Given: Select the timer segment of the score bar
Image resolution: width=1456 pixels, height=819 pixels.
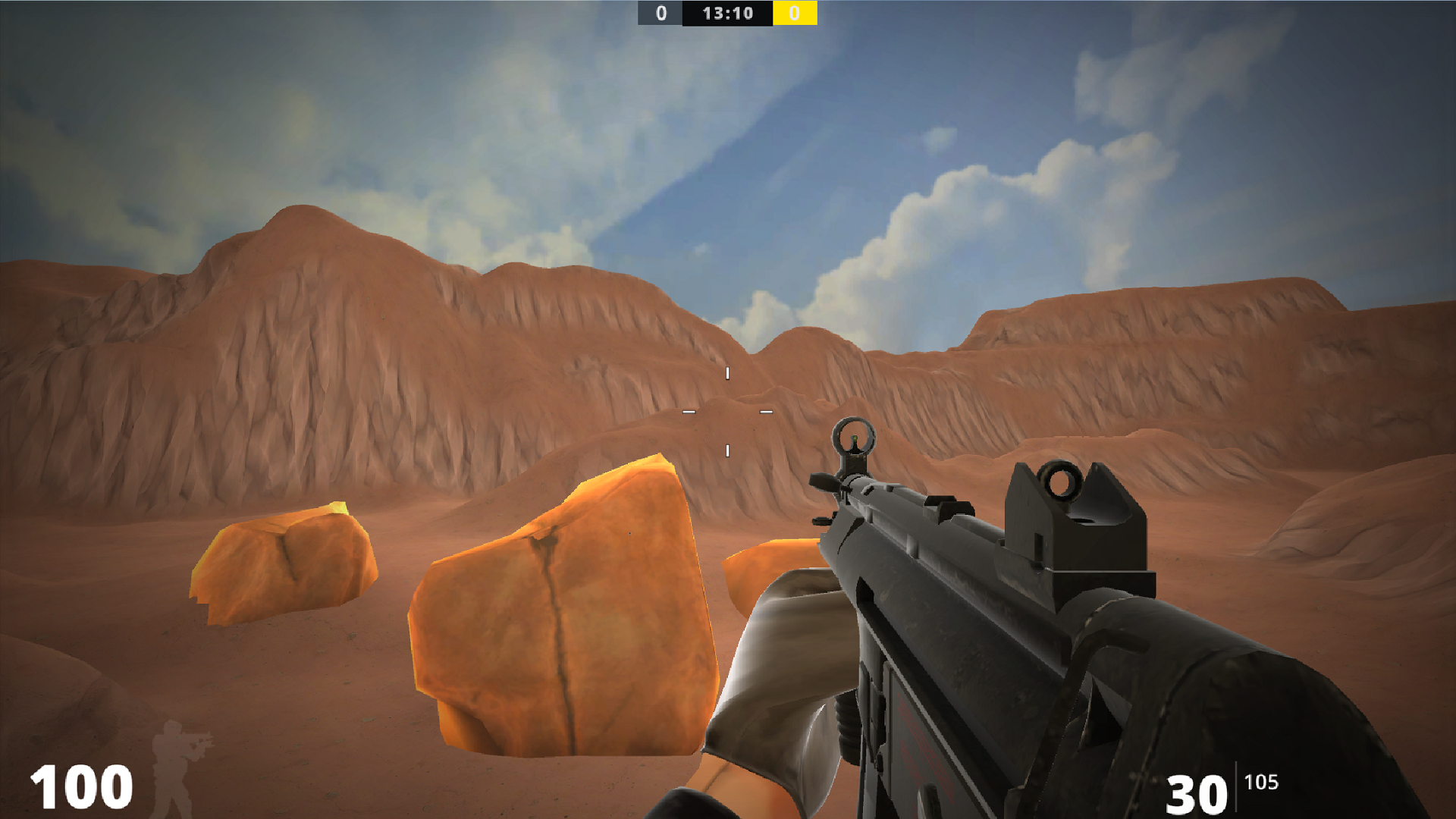Looking at the screenshot, I should tap(726, 13).
